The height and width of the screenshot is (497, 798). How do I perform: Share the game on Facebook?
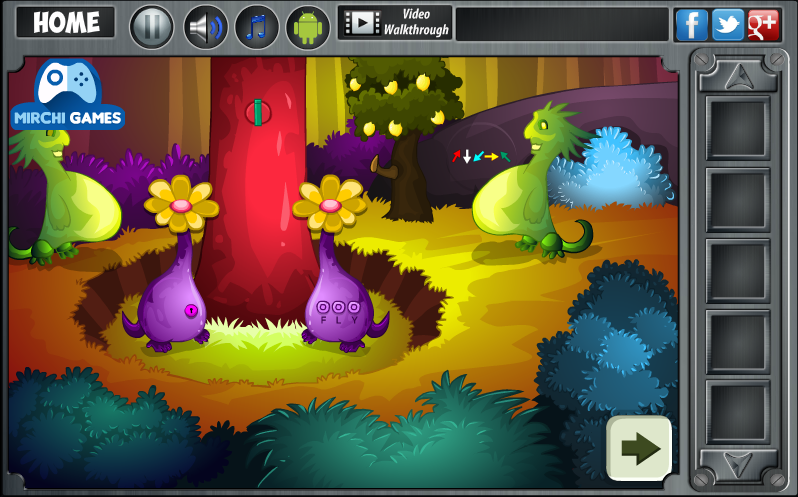(x=691, y=24)
